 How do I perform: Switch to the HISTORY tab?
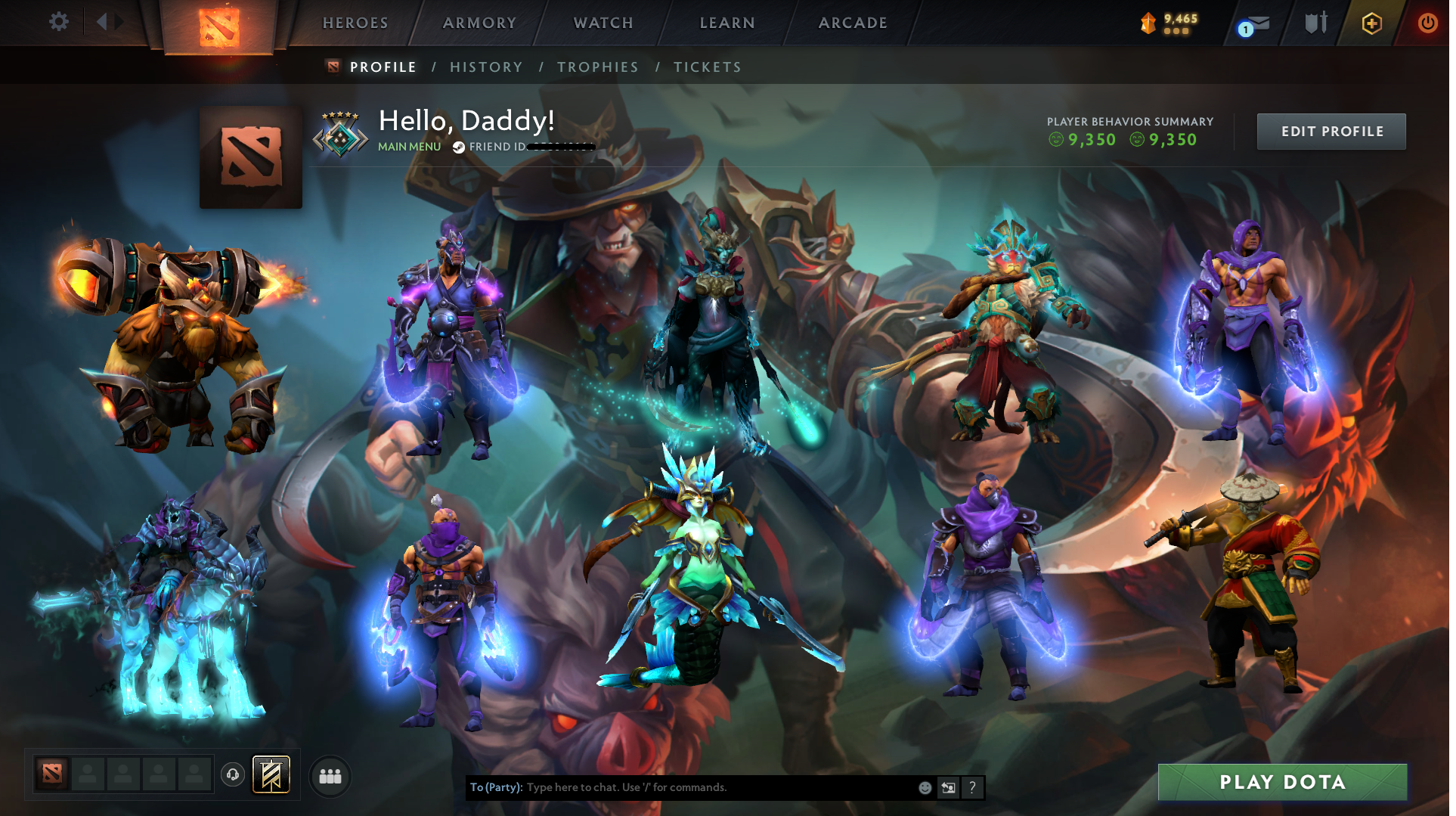pyautogui.click(x=486, y=67)
